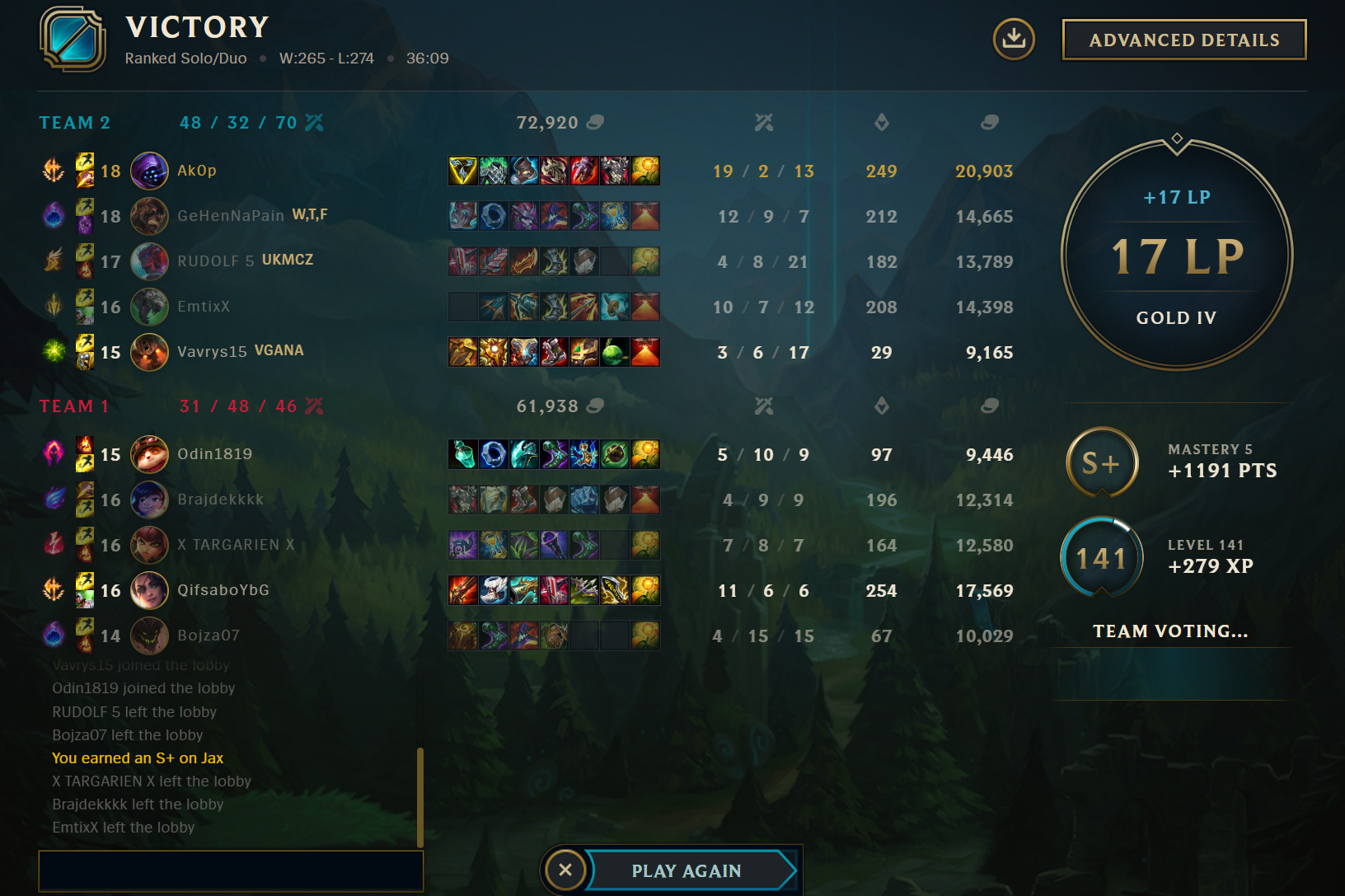Click the crossed swords KDA column icon

(766, 122)
